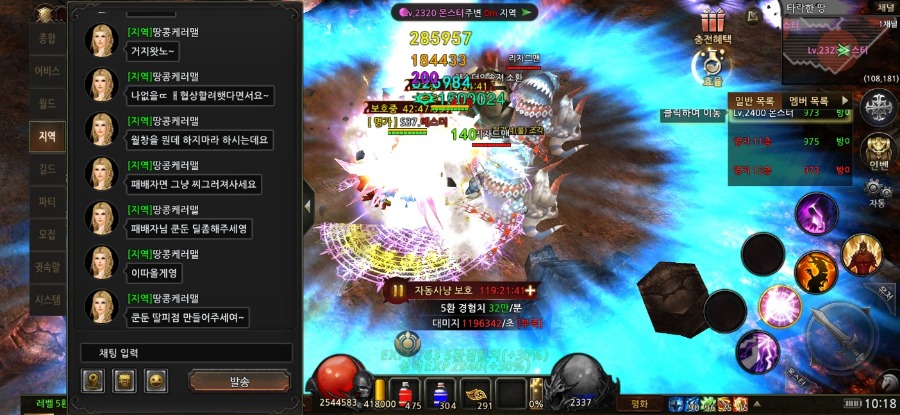
Task: Open the minimap
Action: click(x=840, y=50)
